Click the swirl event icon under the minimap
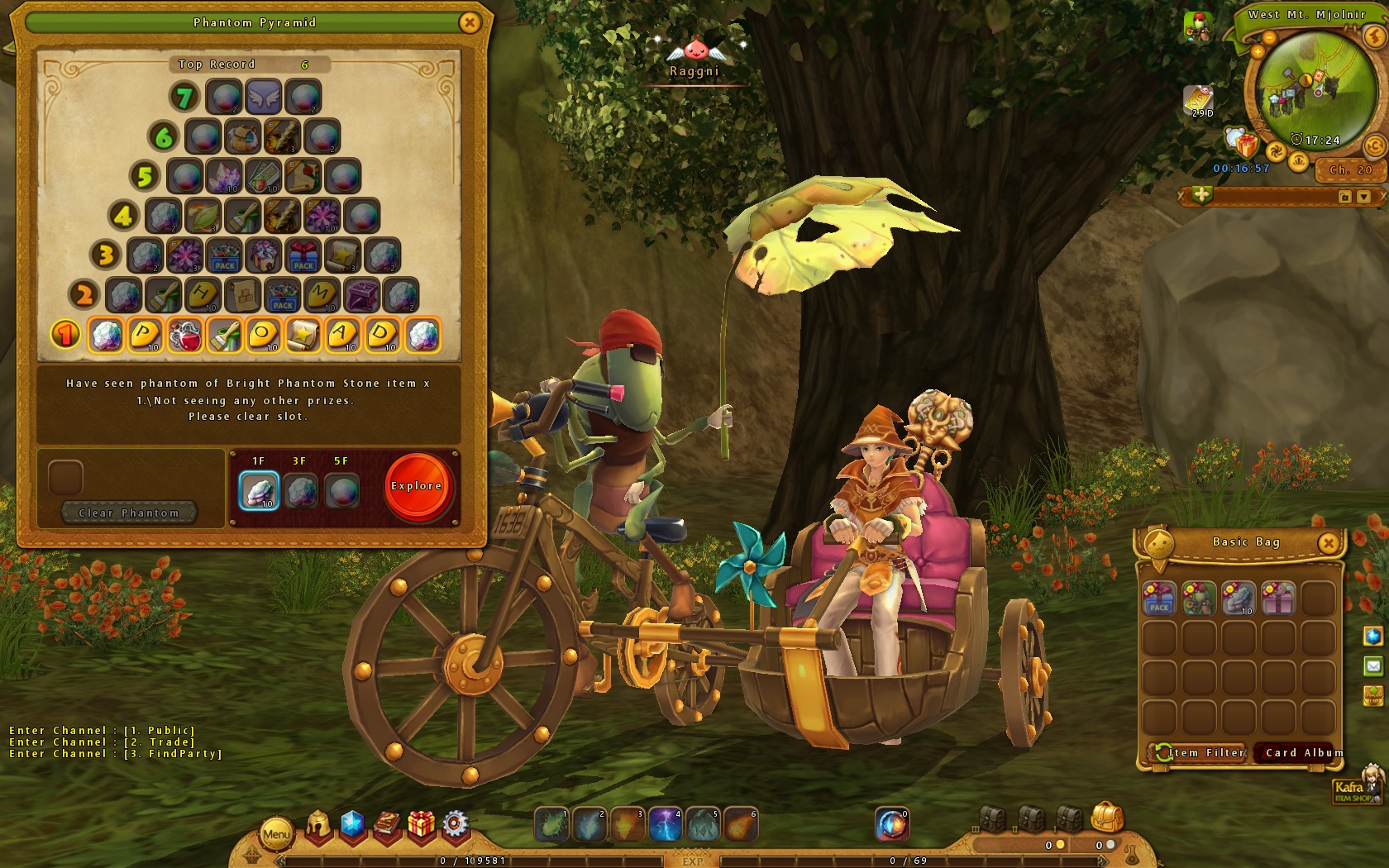Image resolution: width=1389 pixels, height=868 pixels. [1277, 150]
